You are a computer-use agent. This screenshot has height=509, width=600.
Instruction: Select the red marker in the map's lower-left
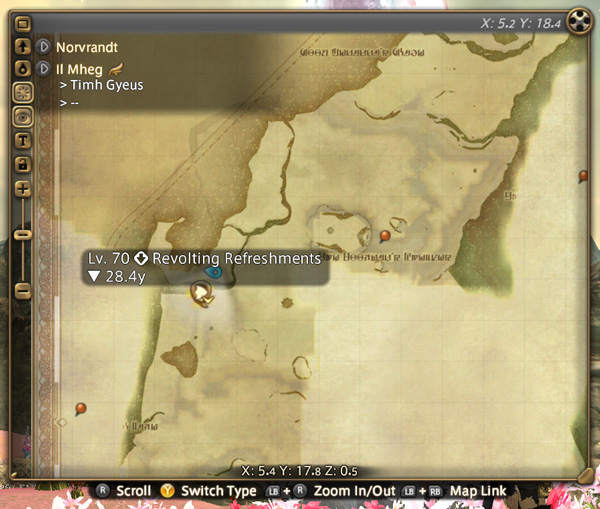pos(81,408)
